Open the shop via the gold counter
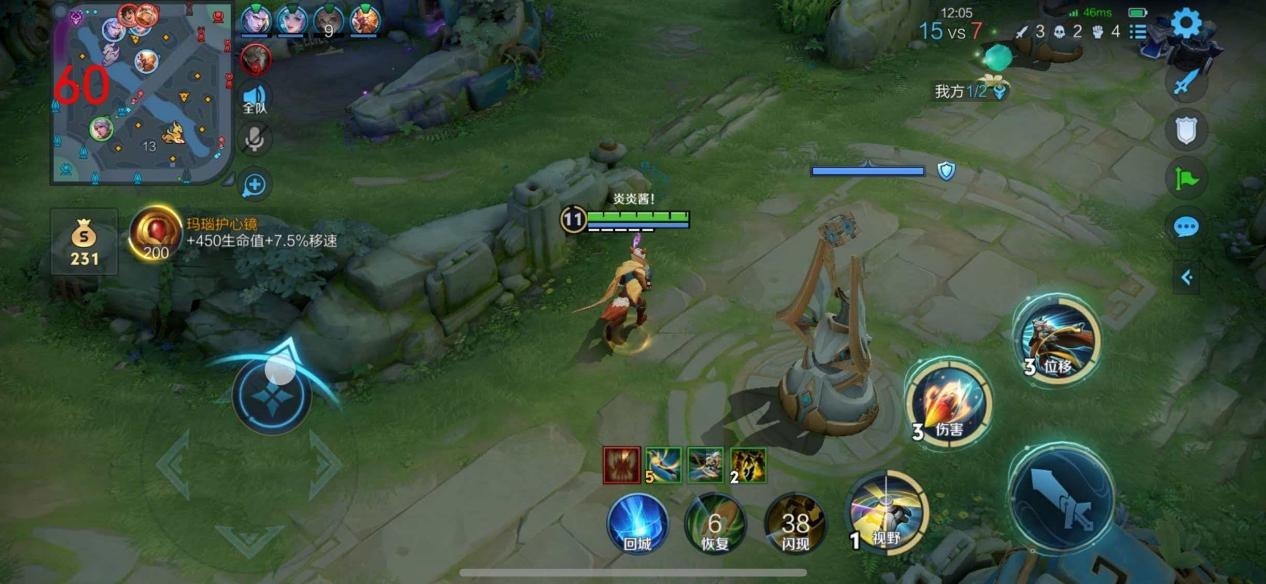 (x=84, y=243)
